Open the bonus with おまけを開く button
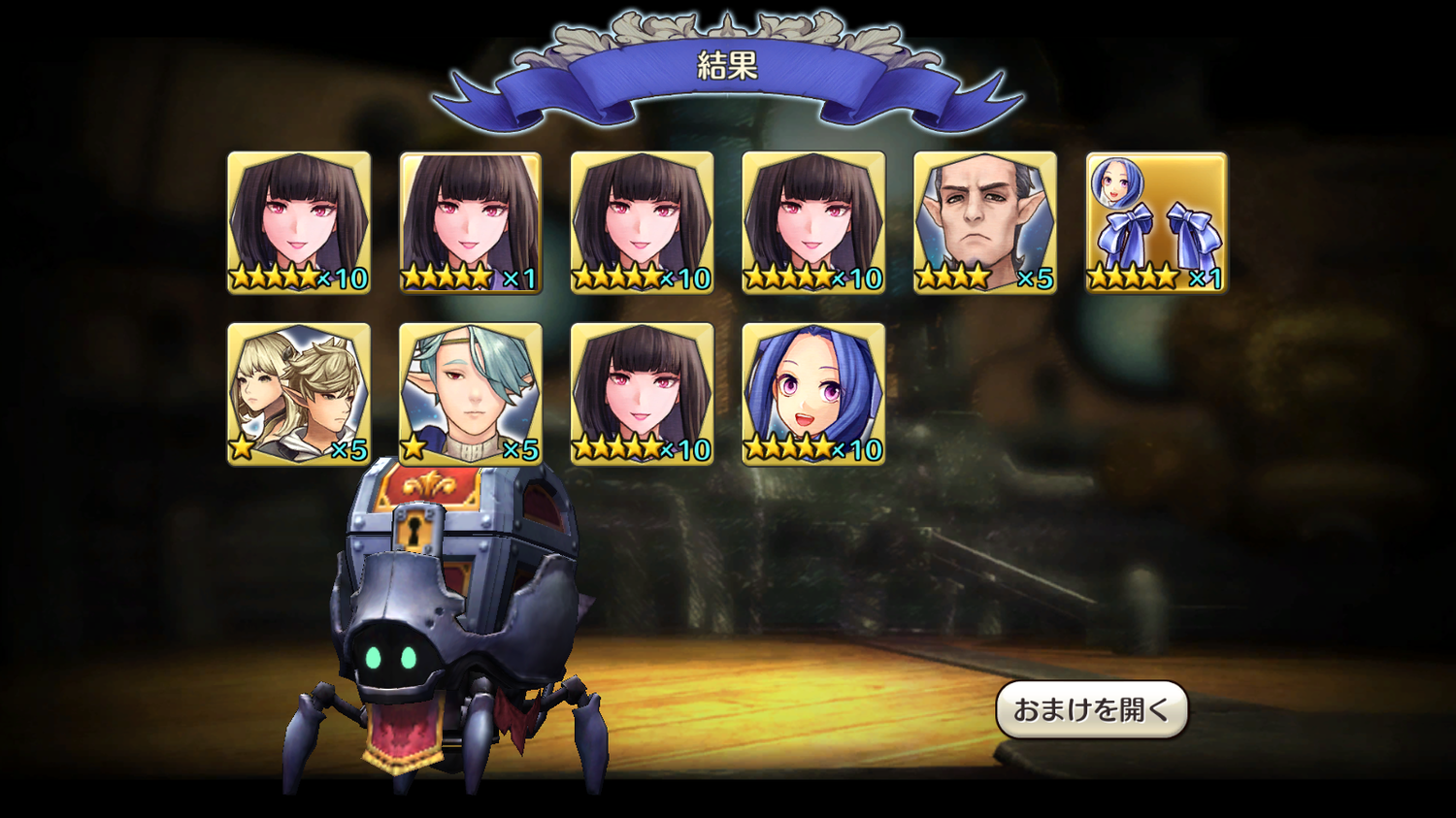The width and height of the screenshot is (1456, 818). point(1091,709)
